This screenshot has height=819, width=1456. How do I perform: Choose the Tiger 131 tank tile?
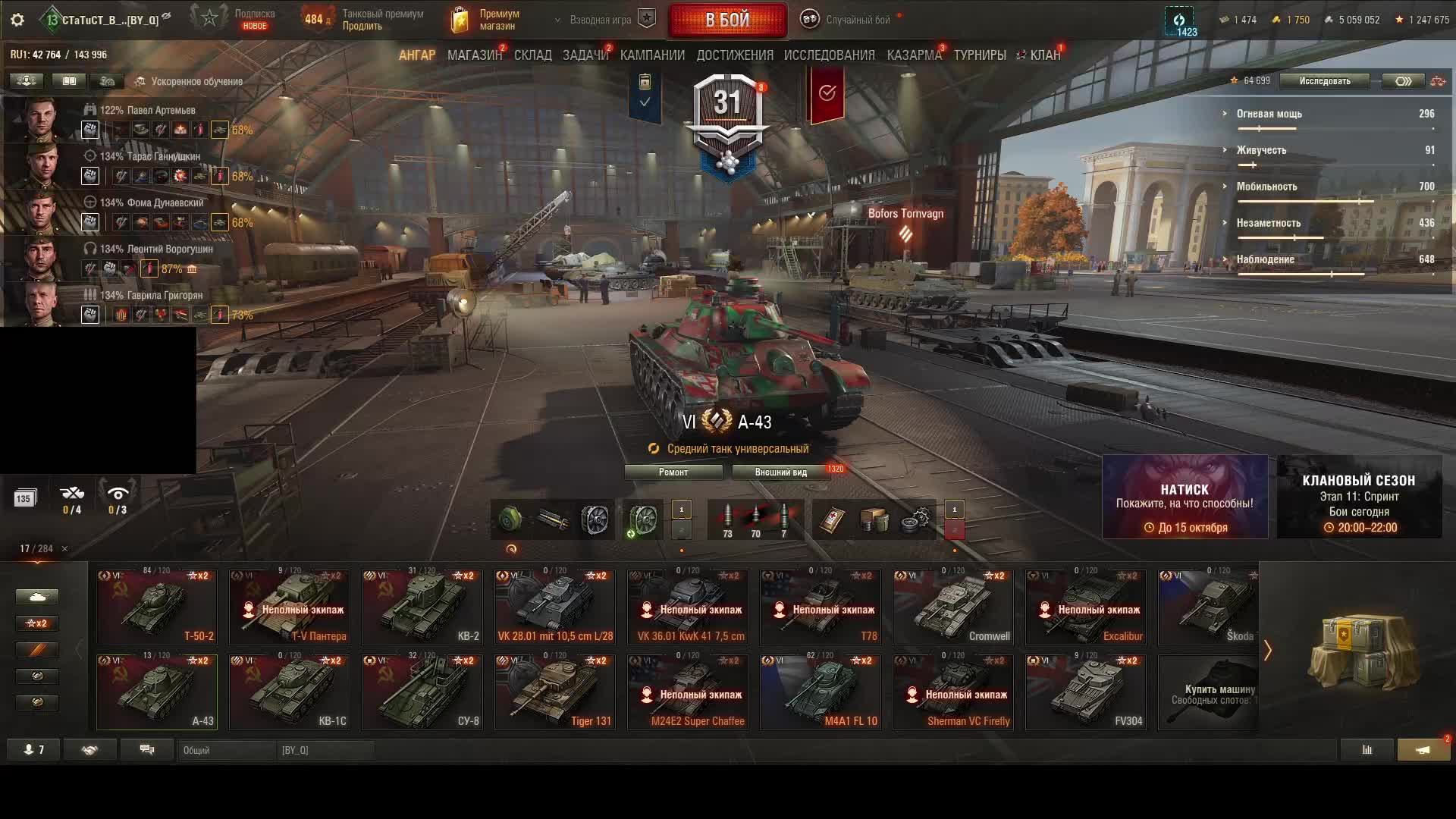(554, 692)
